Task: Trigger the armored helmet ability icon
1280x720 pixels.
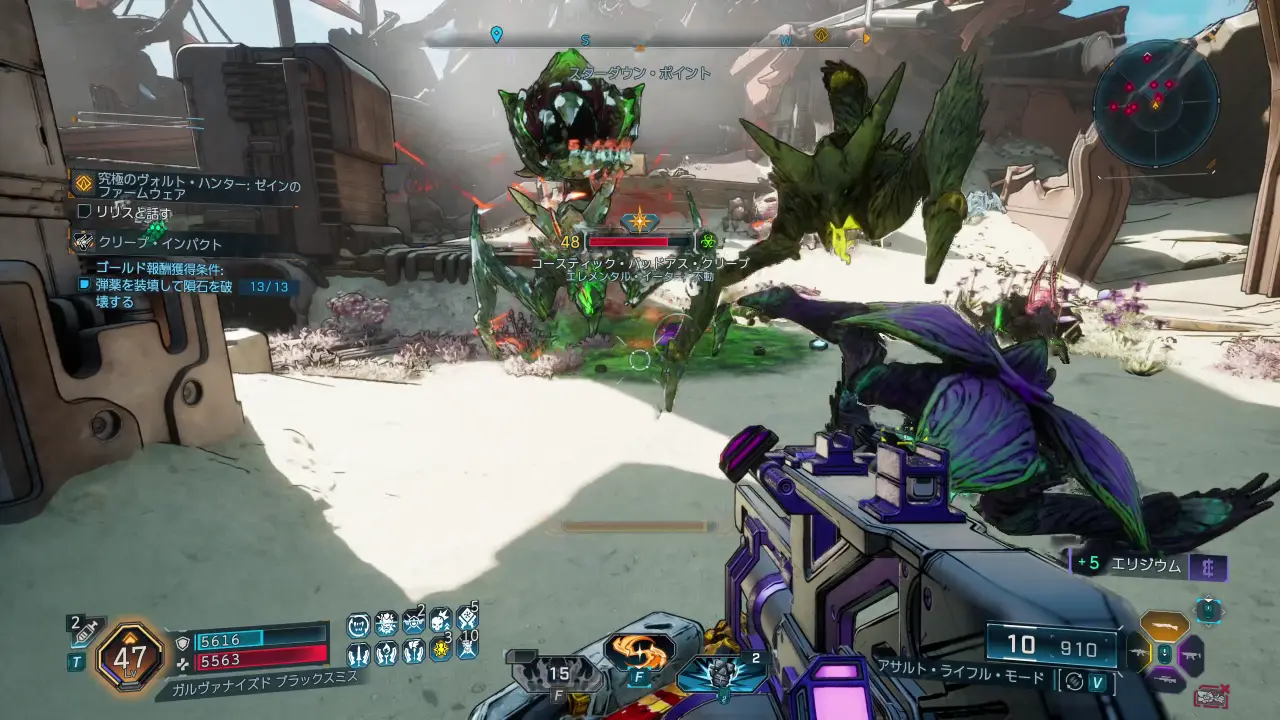Action: (720, 670)
